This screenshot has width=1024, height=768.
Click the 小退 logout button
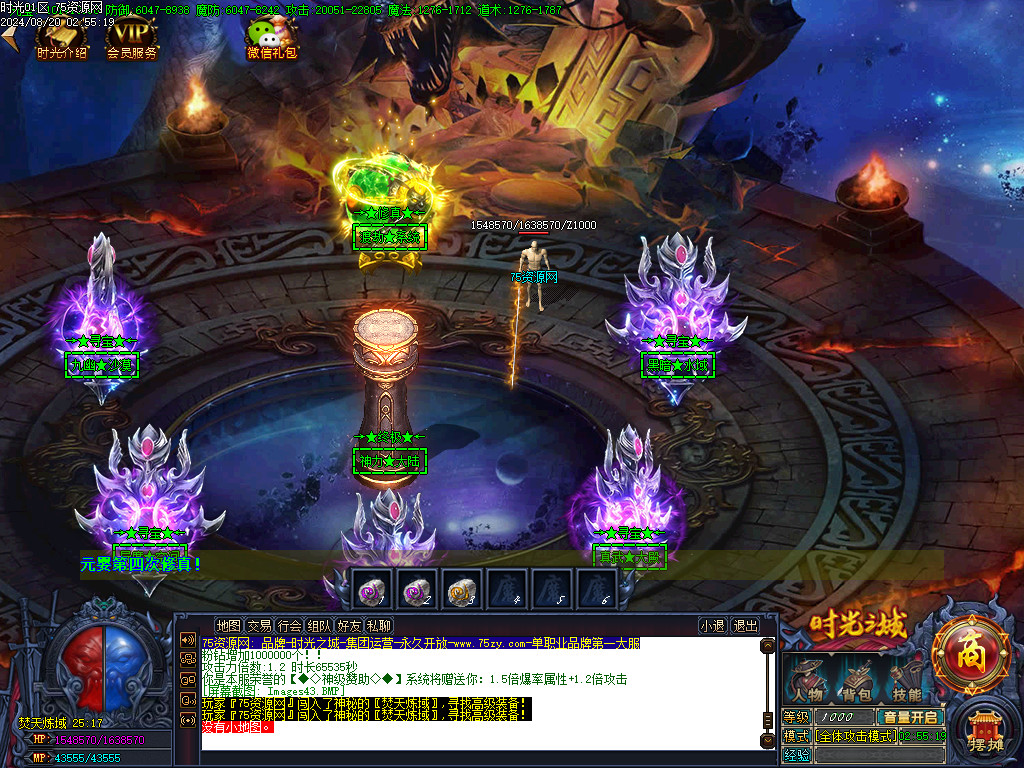pyautogui.click(x=712, y=625)
